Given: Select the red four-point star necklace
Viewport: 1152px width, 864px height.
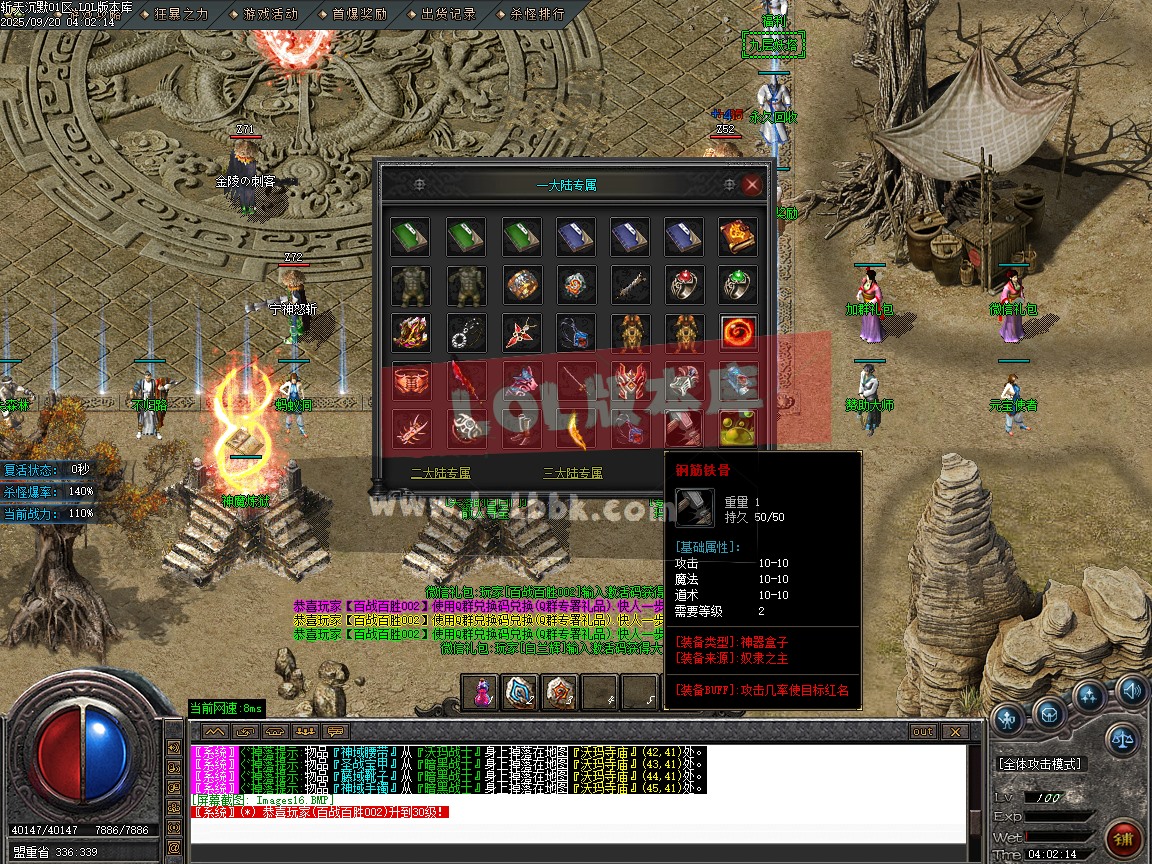Looking at the screenshot, I should pyautogui.click(x=519, y=333).
